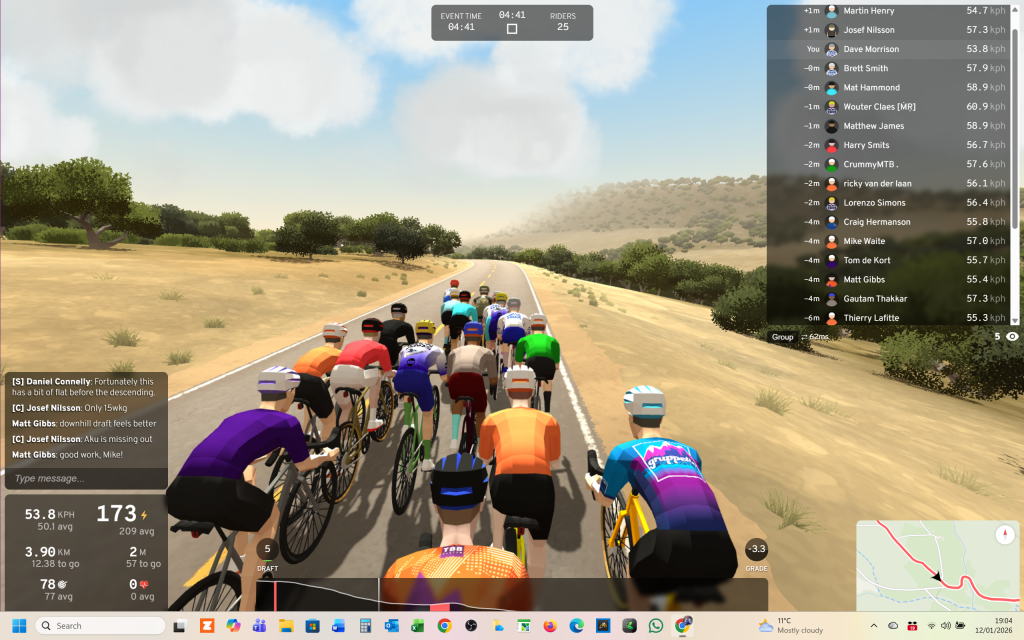Stop the ride with the square button
Screen dimensions: 1024x640
pyautogui.click(x=512, y=29)
